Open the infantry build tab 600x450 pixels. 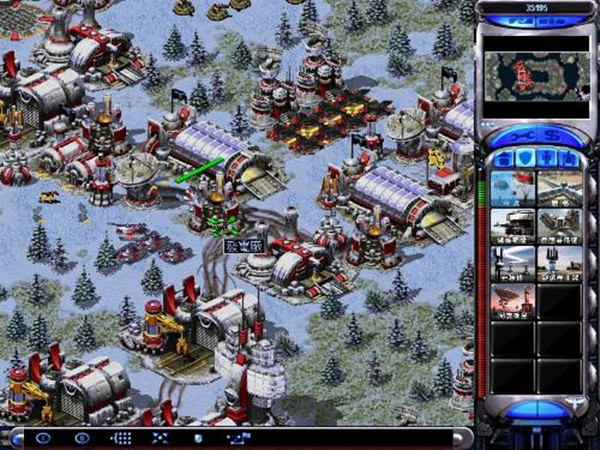point(548,158)
